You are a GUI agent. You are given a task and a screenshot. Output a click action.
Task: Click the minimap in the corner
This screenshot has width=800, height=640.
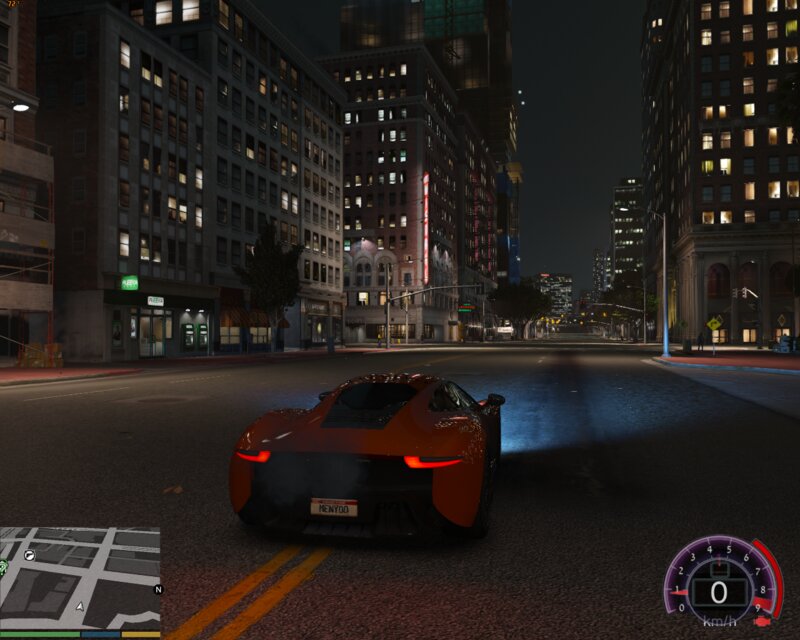[80, 578]
